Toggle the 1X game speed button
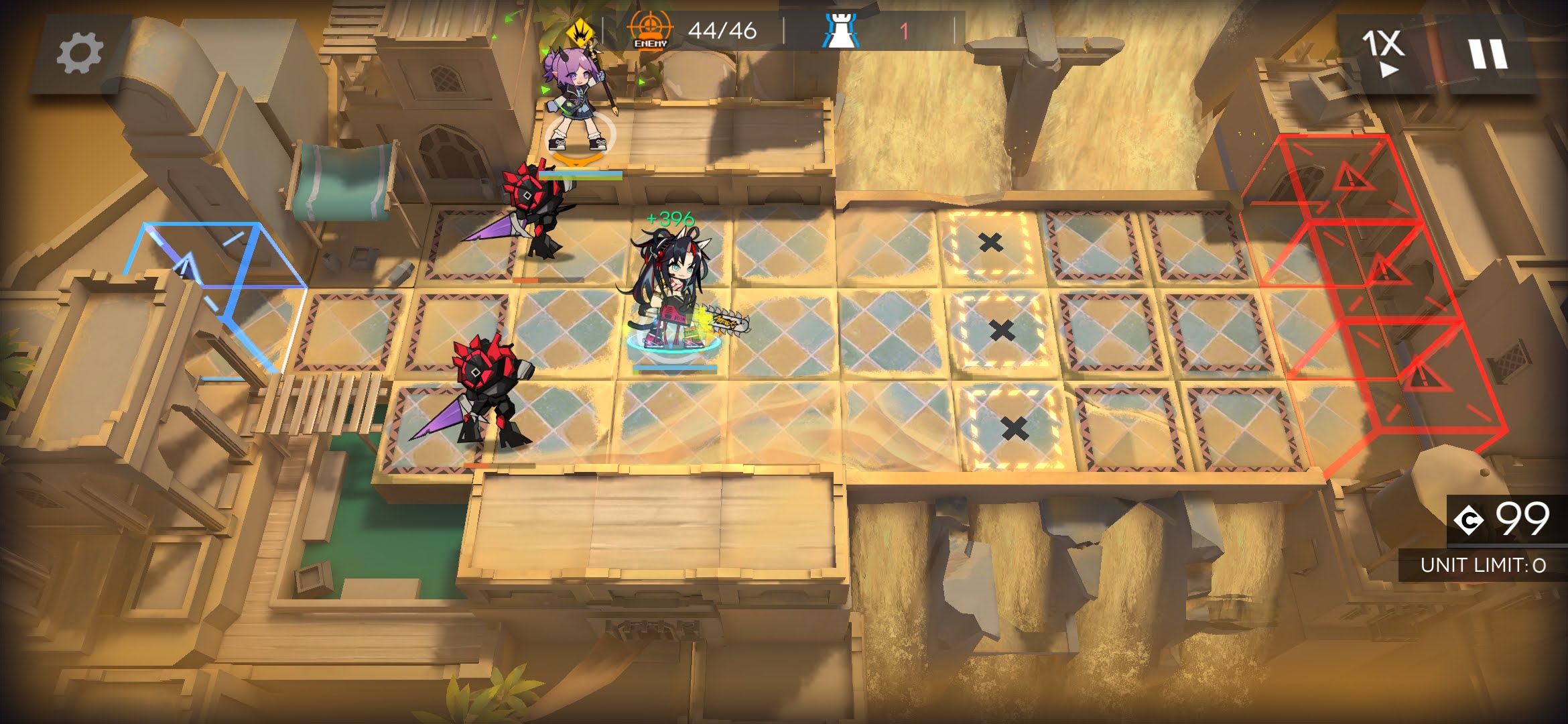Screen dimensions: 1568x724 coord(1383,54)
